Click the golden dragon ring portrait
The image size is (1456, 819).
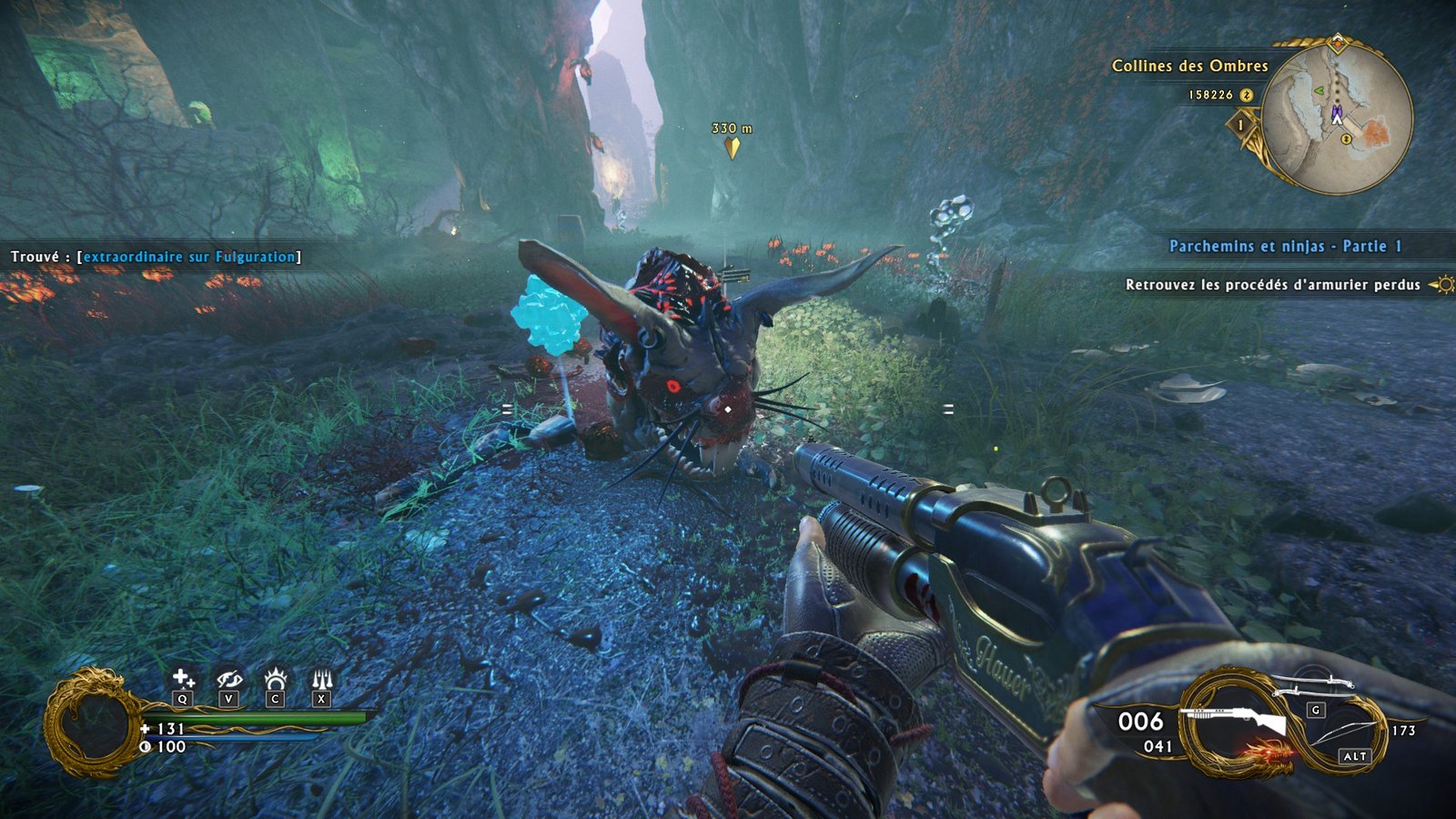point(89,722)
